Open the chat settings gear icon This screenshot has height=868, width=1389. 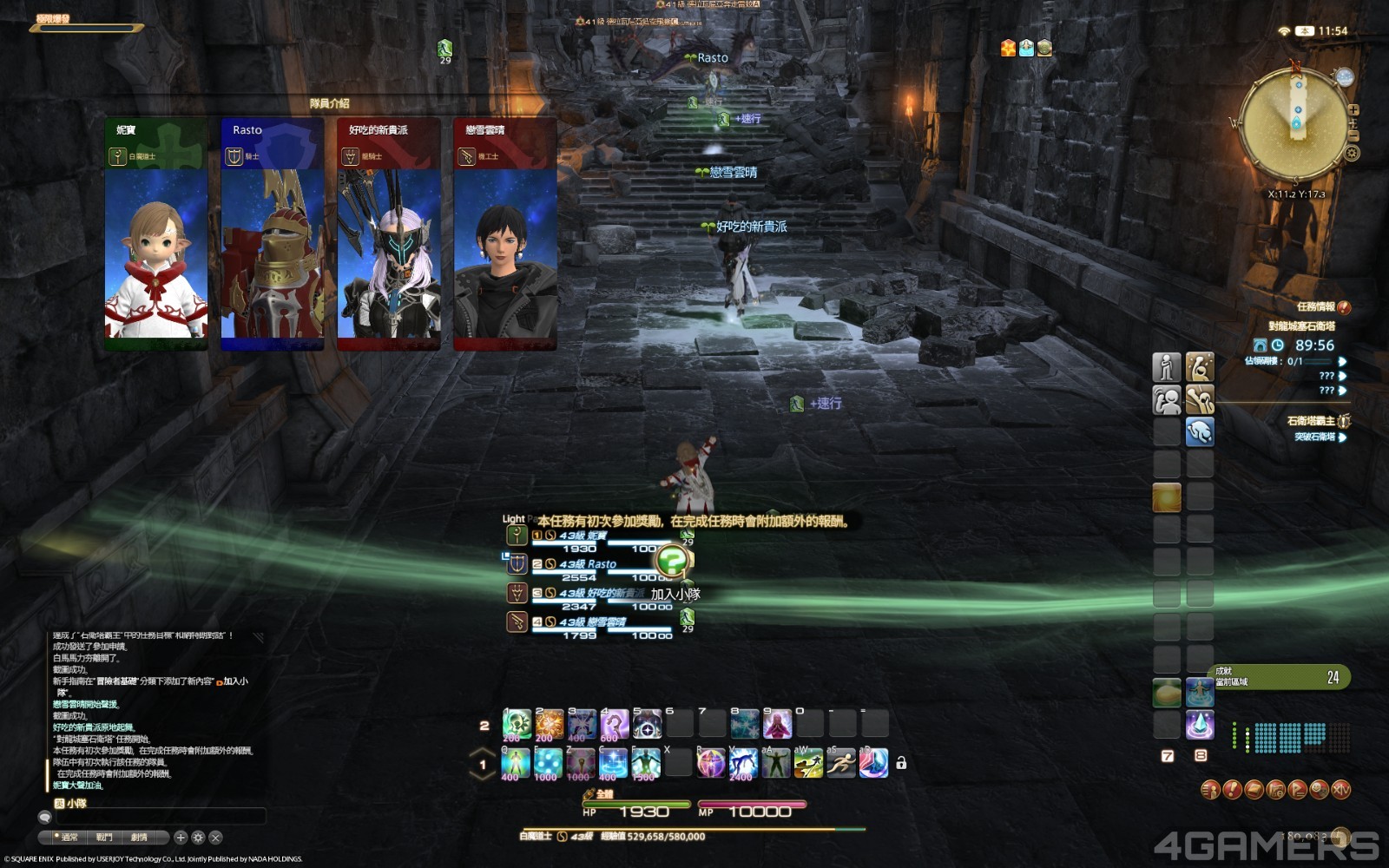tap(198, 836)
